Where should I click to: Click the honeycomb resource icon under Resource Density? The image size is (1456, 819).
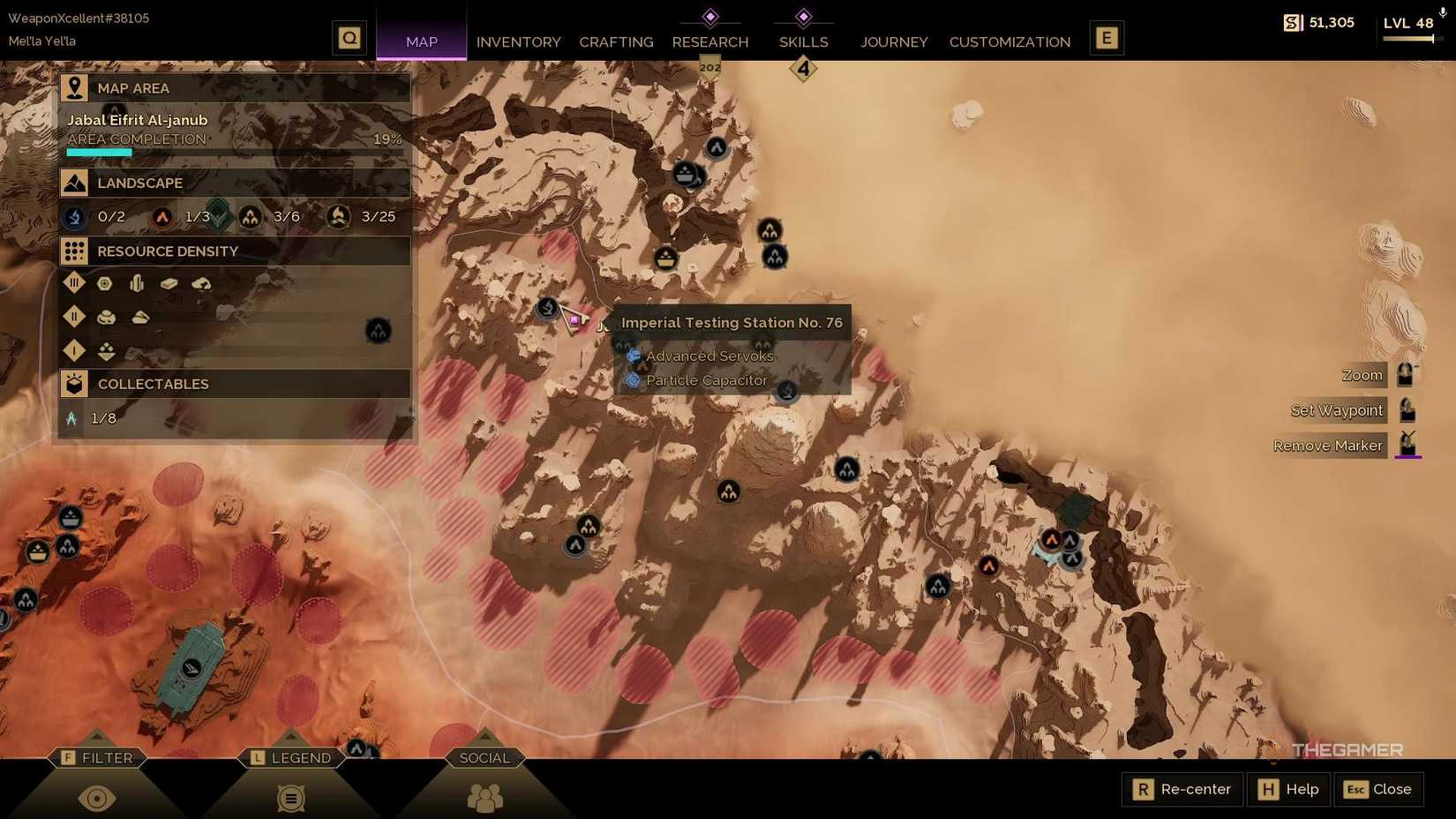coord(105,282)
